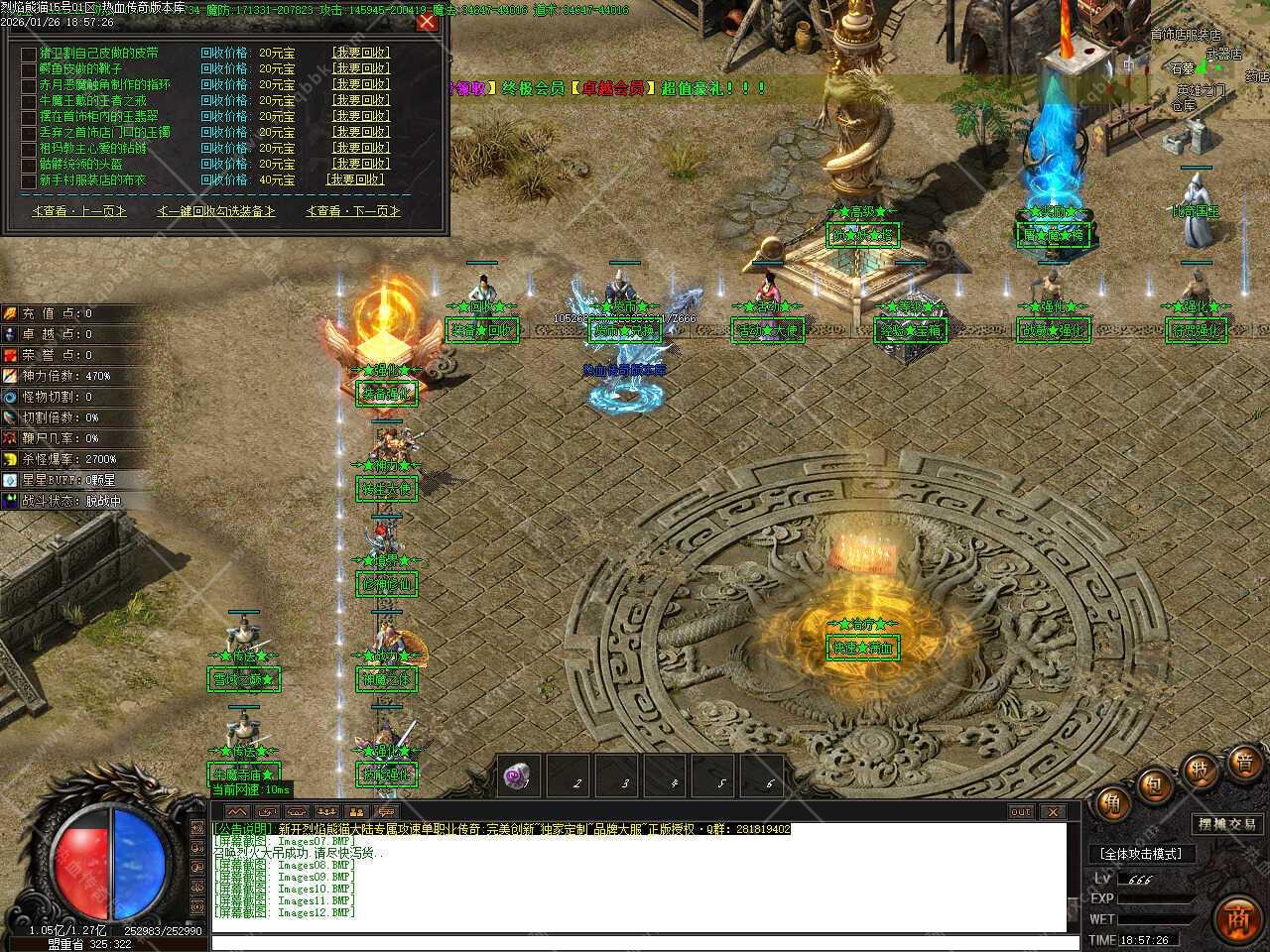Tick the checkbox for 新手村服装店的布衣
The height and width of the screenshot is (952, 1270).
tap(28, 180)
